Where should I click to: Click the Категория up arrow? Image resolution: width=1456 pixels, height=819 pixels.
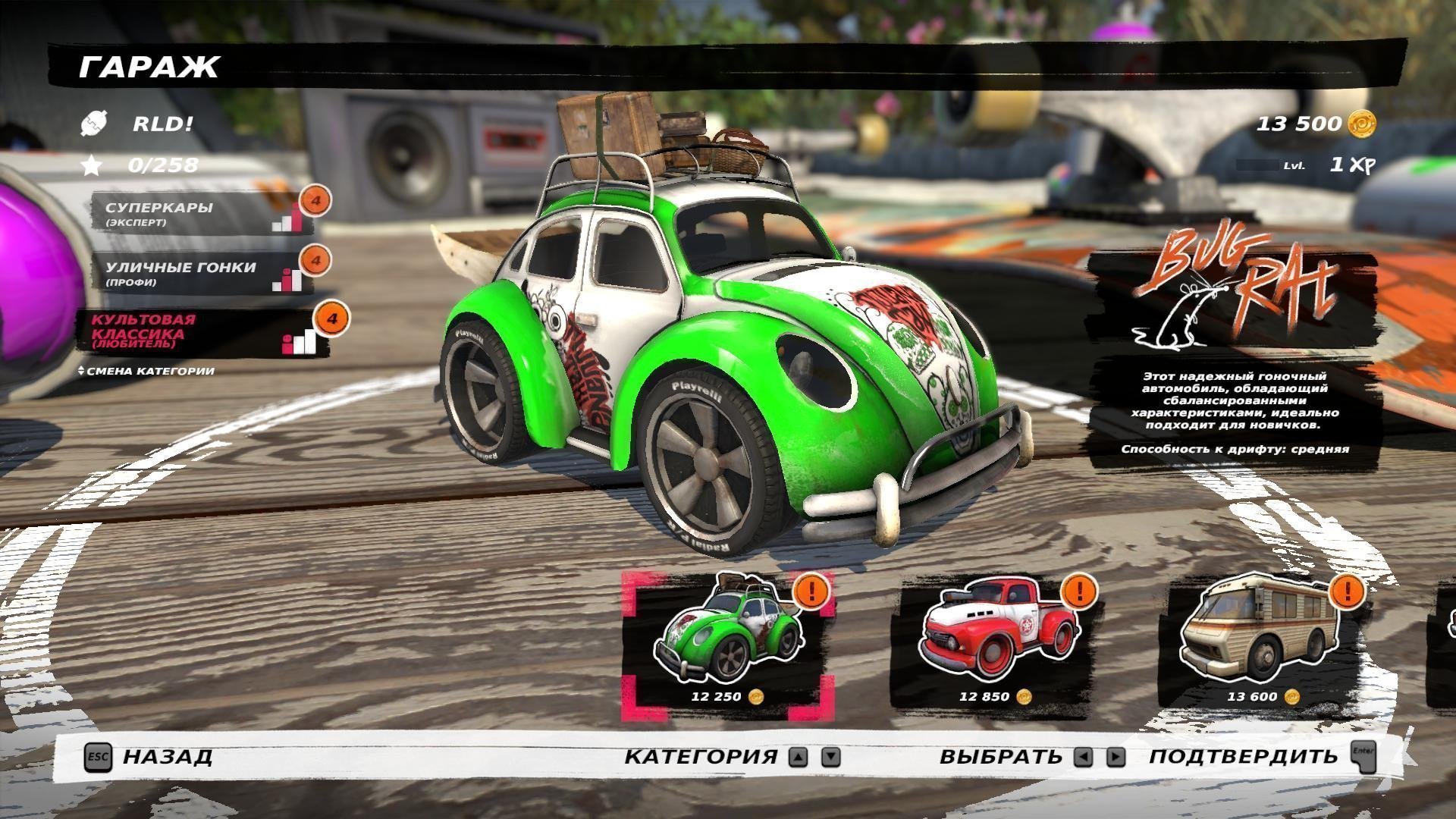click(x=798, y=757)
